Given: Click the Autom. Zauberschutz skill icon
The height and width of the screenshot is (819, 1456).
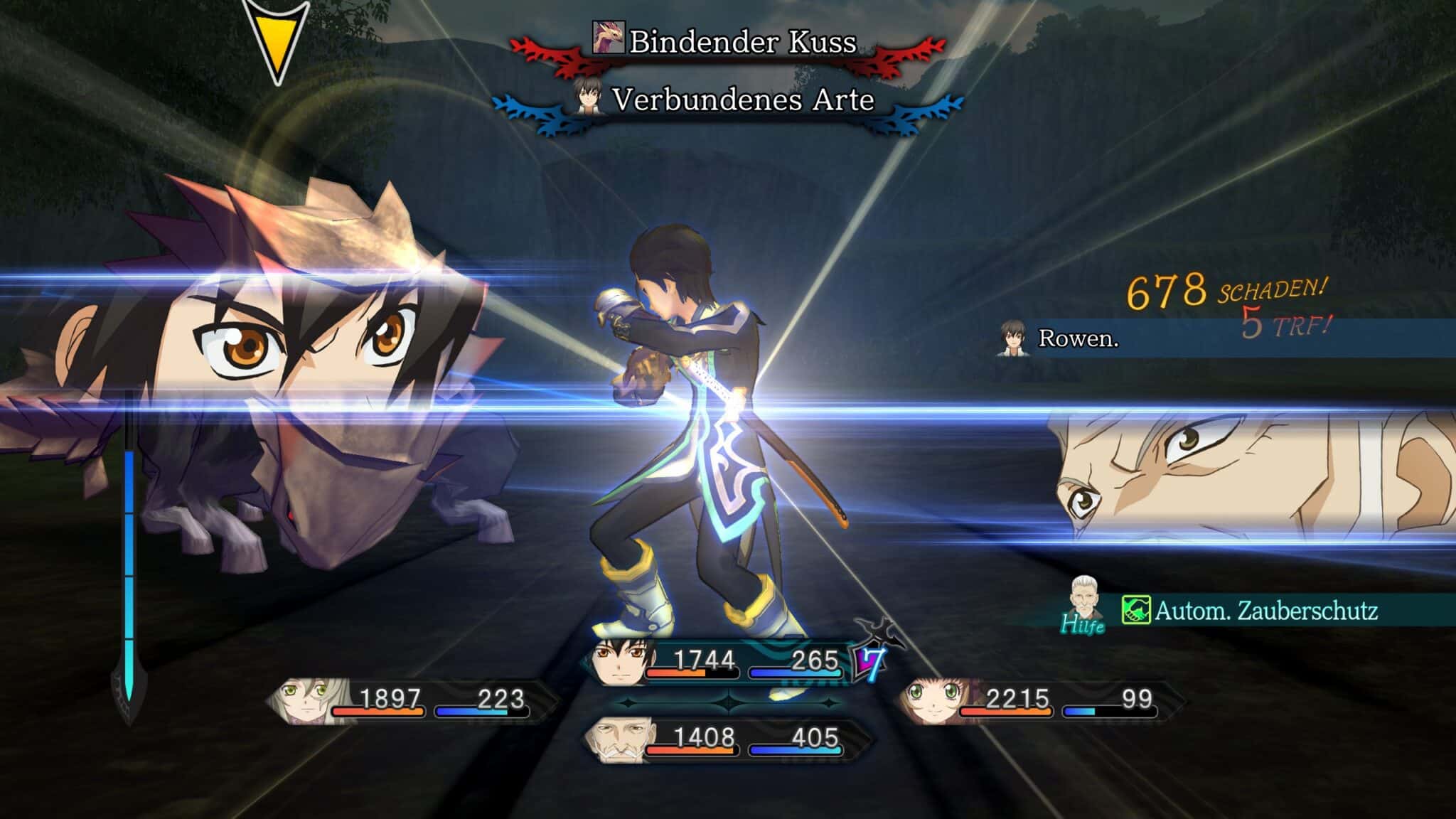Looking at the screenshot, I should [x=1136, y=611].
